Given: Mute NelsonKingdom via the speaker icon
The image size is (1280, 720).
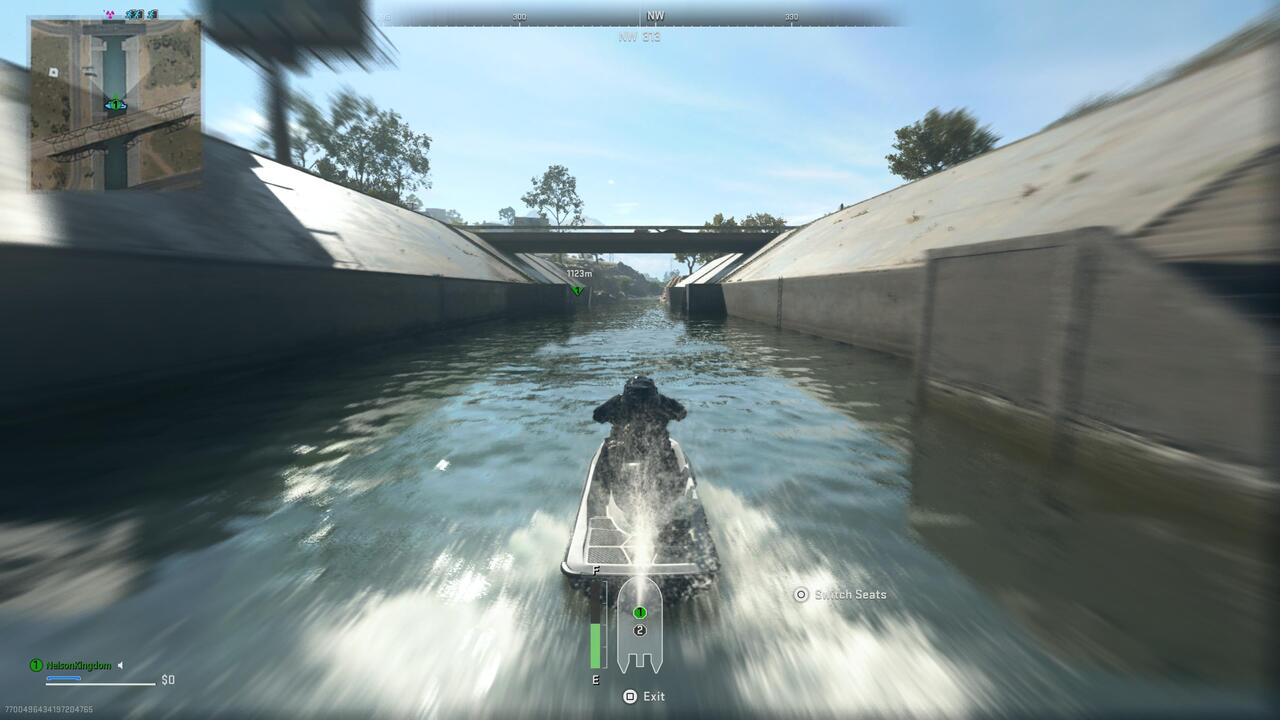Looking at the screenshot, I should pyautogui.click(x=119, y=665).
